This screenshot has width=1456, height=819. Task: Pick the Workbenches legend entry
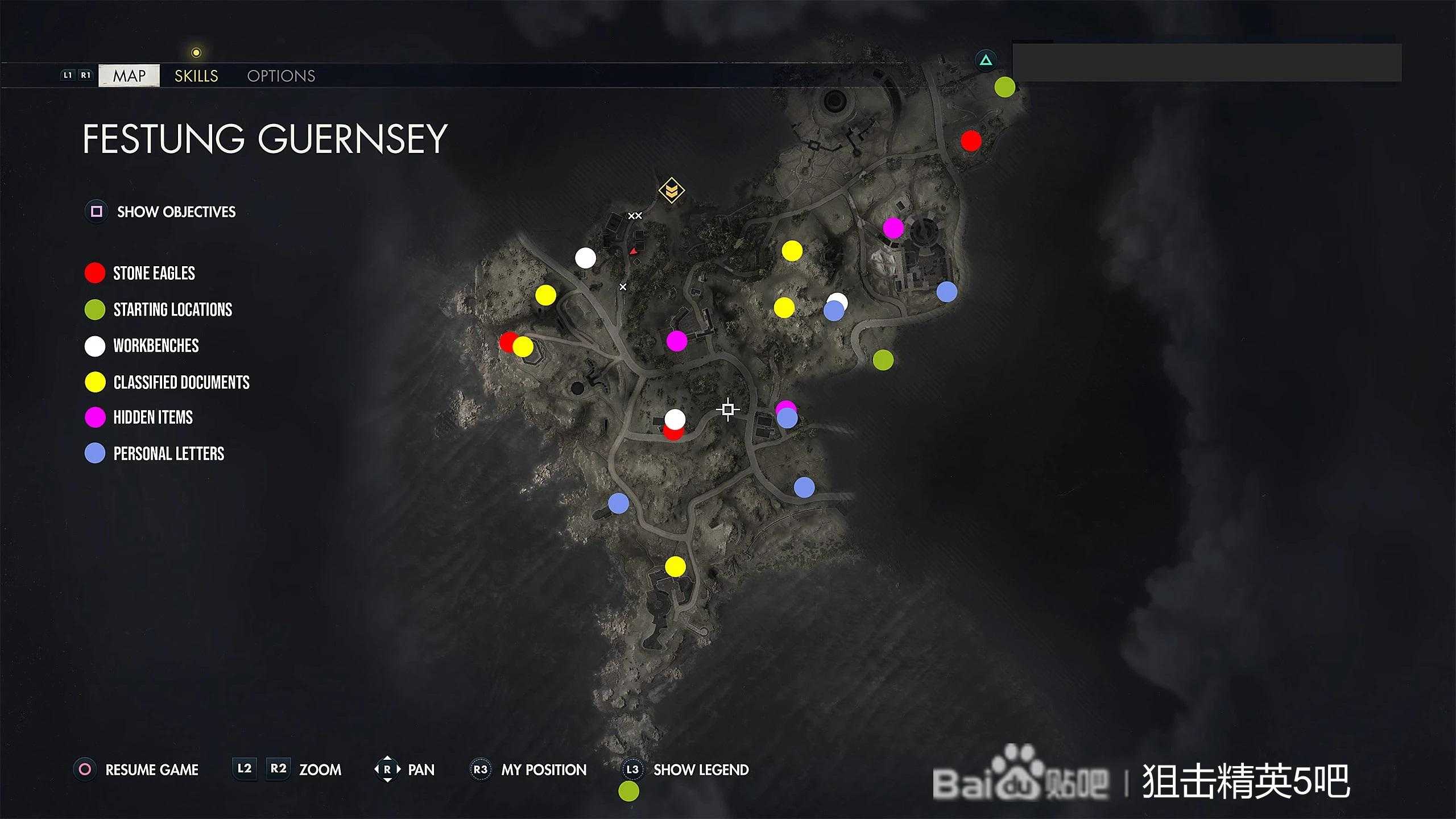156,346
